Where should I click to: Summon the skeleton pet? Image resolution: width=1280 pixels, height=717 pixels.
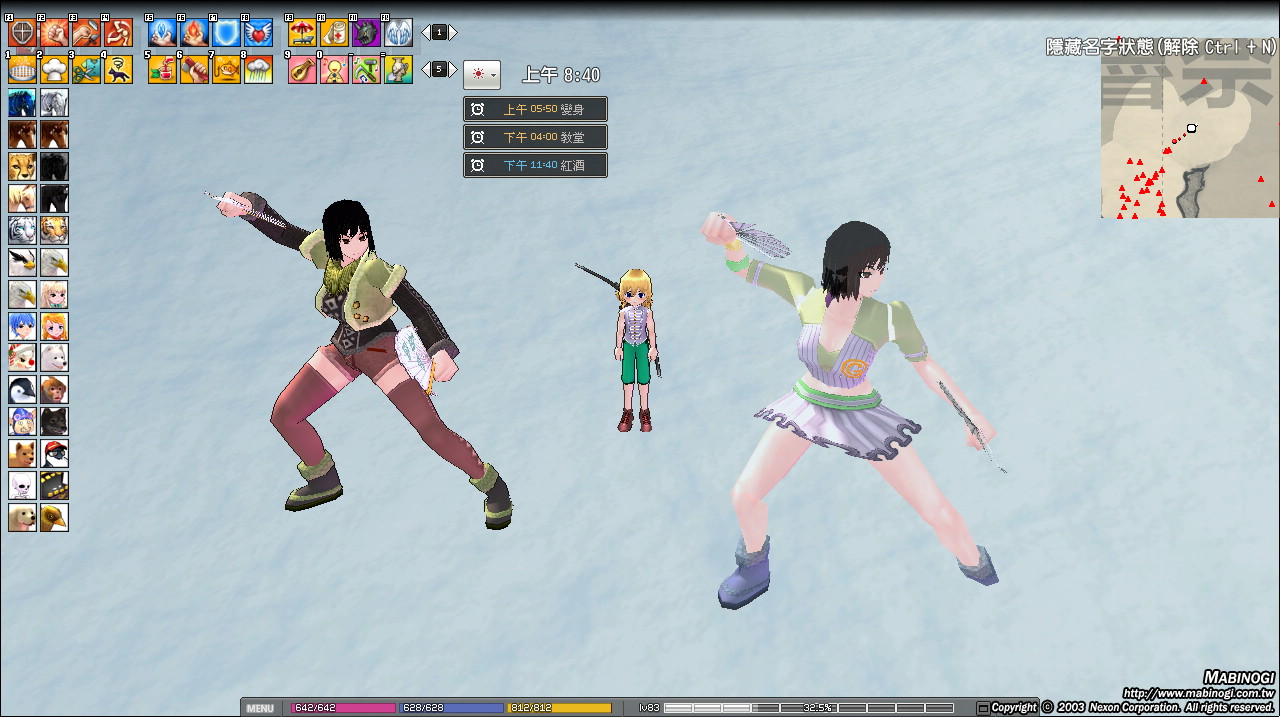click(x=22, y=485)
